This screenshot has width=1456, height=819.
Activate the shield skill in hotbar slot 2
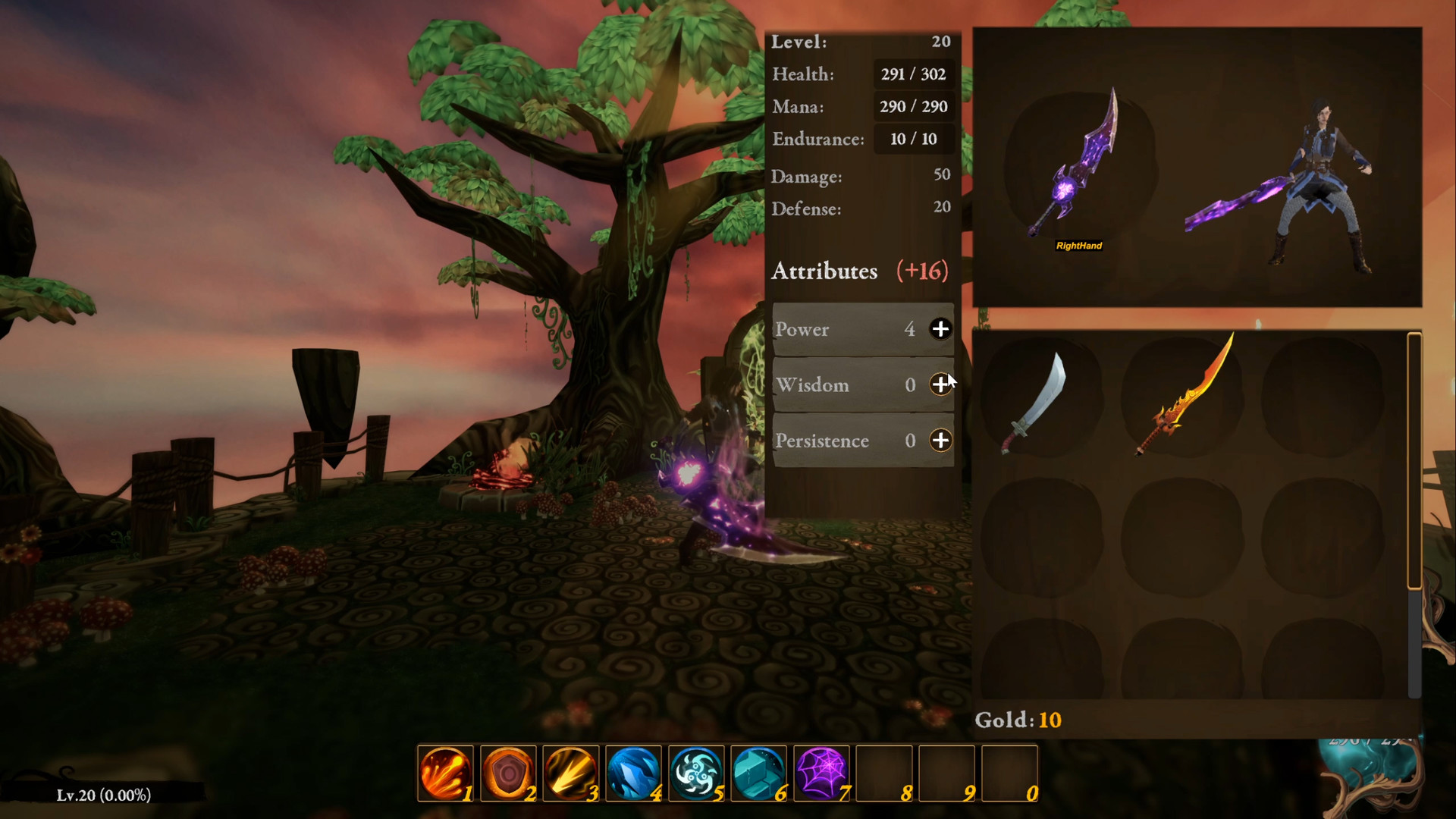[509, 773]
